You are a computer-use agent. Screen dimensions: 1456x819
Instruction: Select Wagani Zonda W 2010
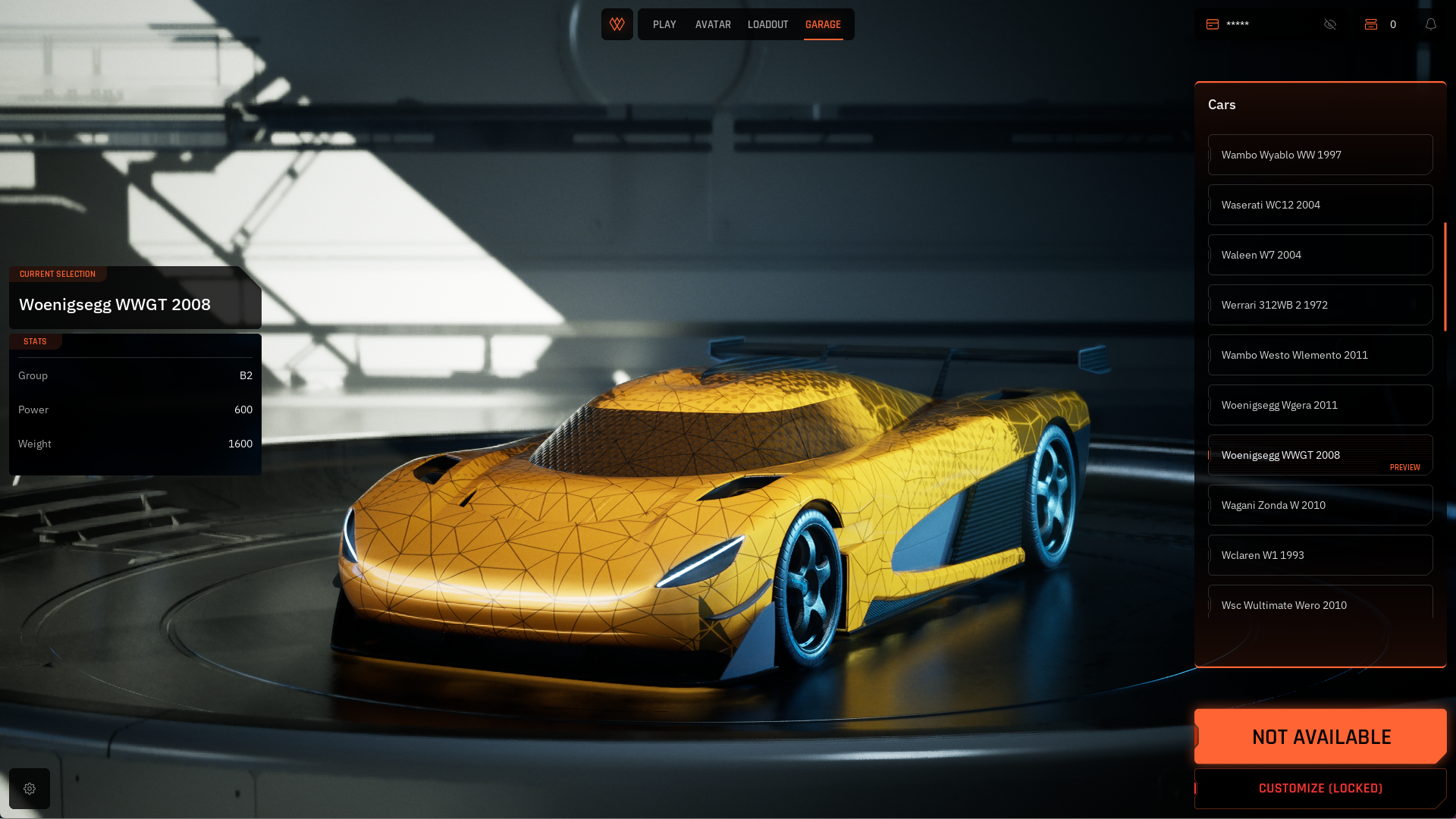pos(1319,505)
